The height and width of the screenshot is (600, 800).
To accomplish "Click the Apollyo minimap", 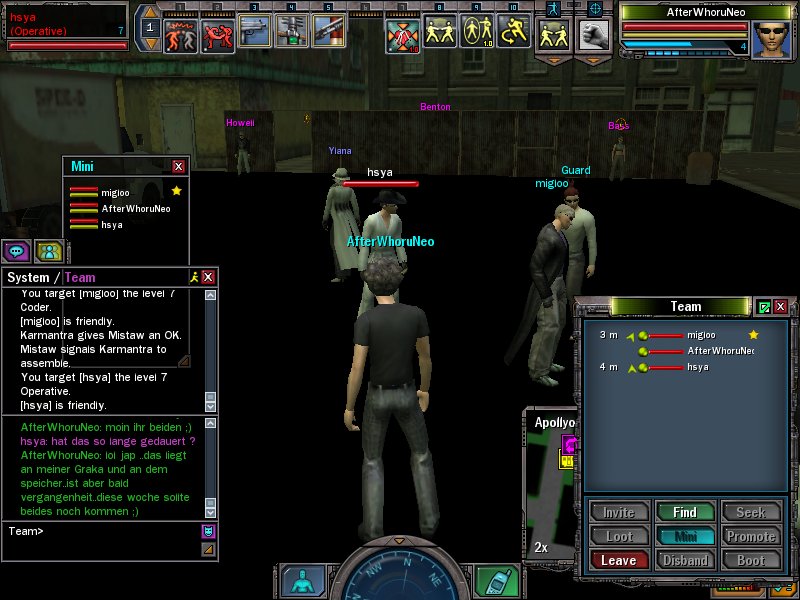I will pos(552,490).
